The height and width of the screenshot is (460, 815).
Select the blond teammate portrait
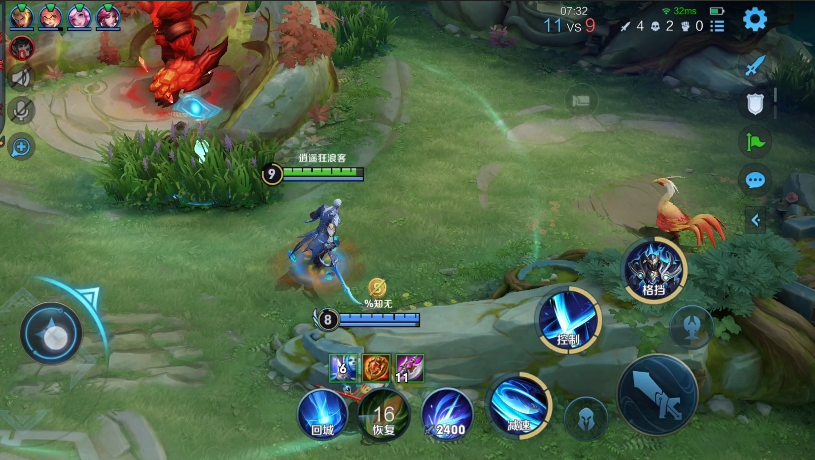[x=21, y=16]
